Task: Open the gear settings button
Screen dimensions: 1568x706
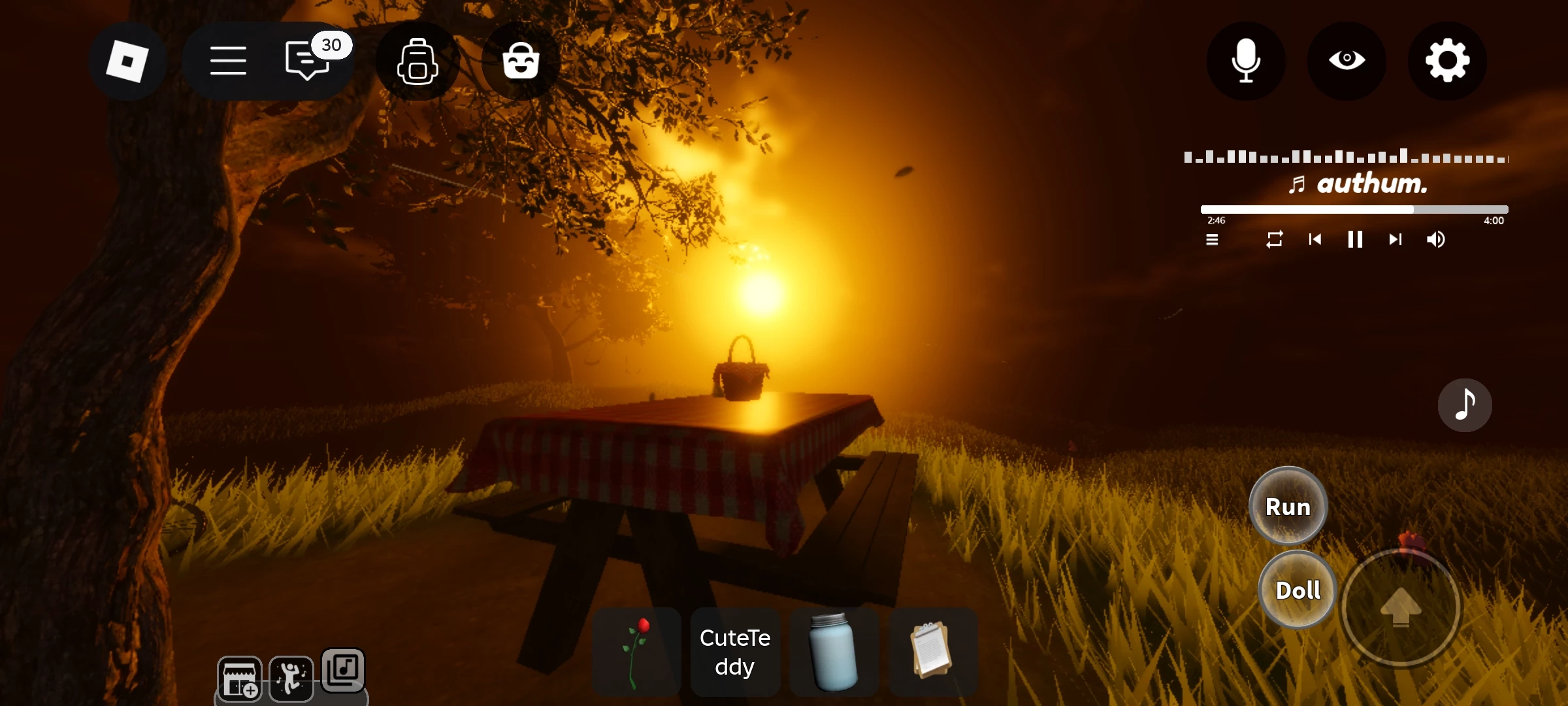Action: (1447, 61)
